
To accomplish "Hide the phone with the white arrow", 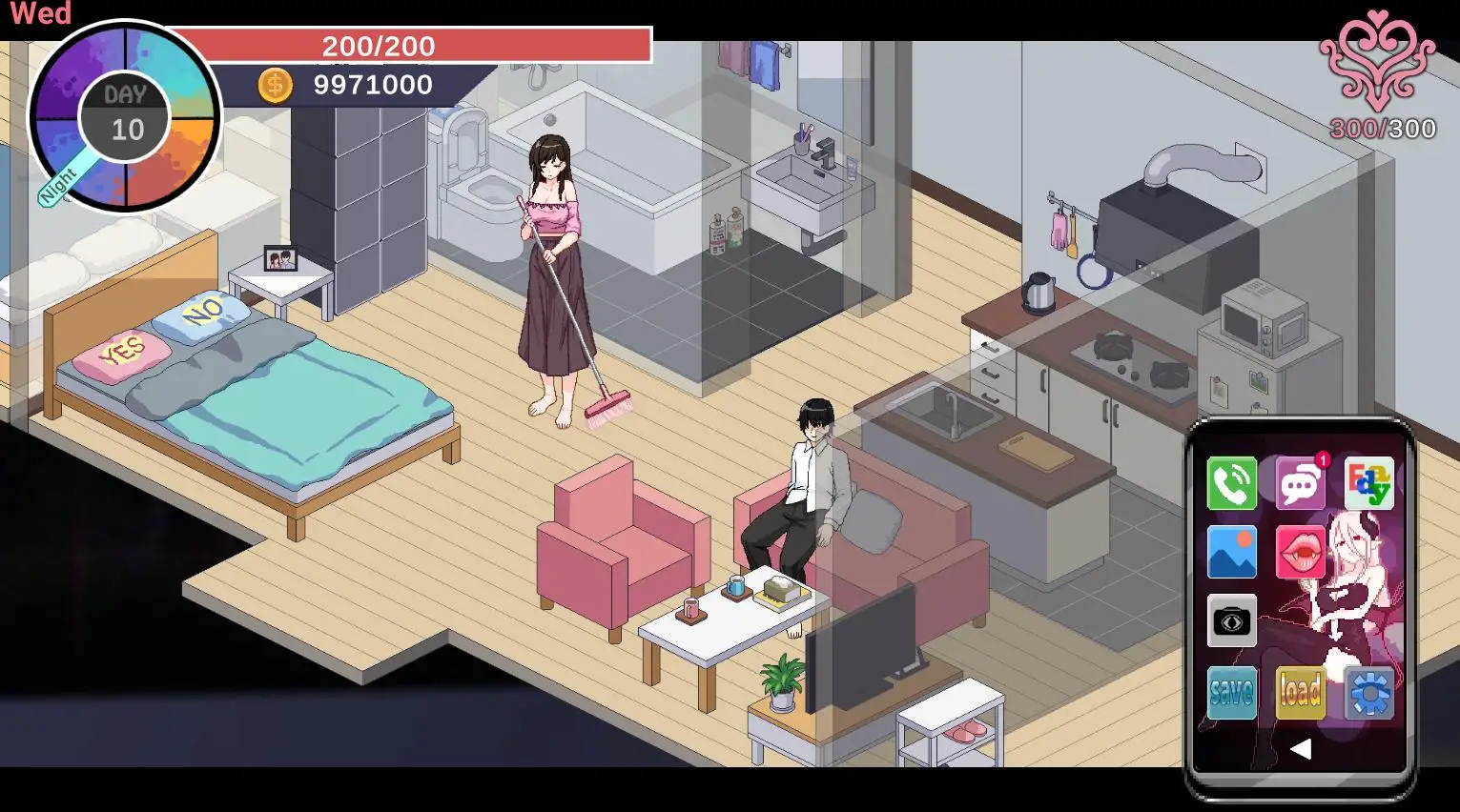I will 1300,749.
